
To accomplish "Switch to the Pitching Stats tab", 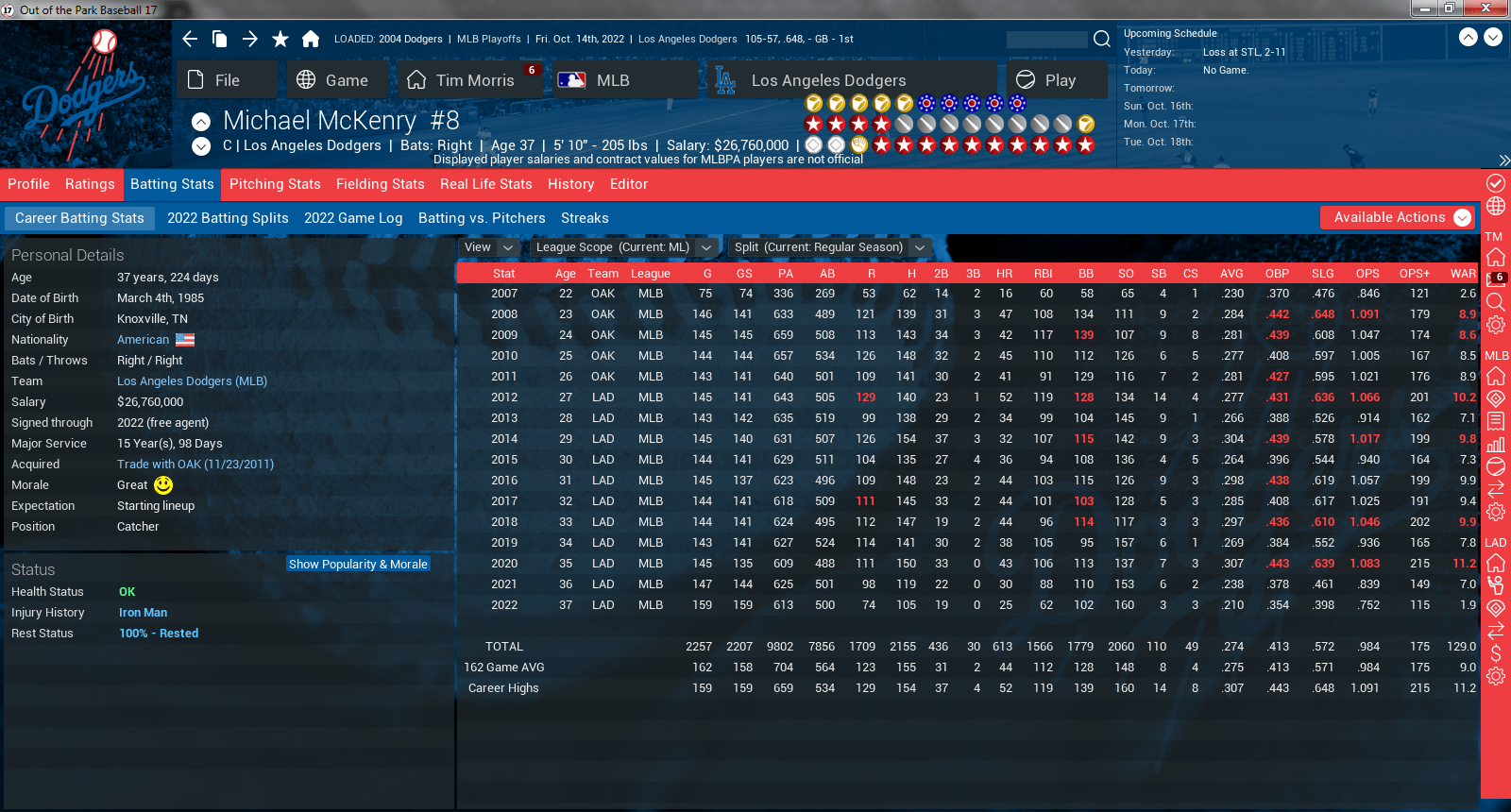I will [275, 184].
